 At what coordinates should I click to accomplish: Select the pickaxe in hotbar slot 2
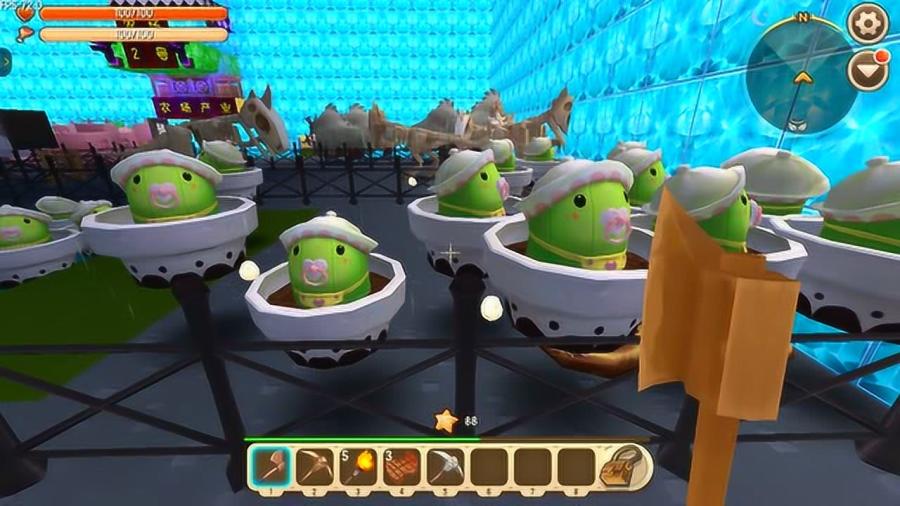315,466
